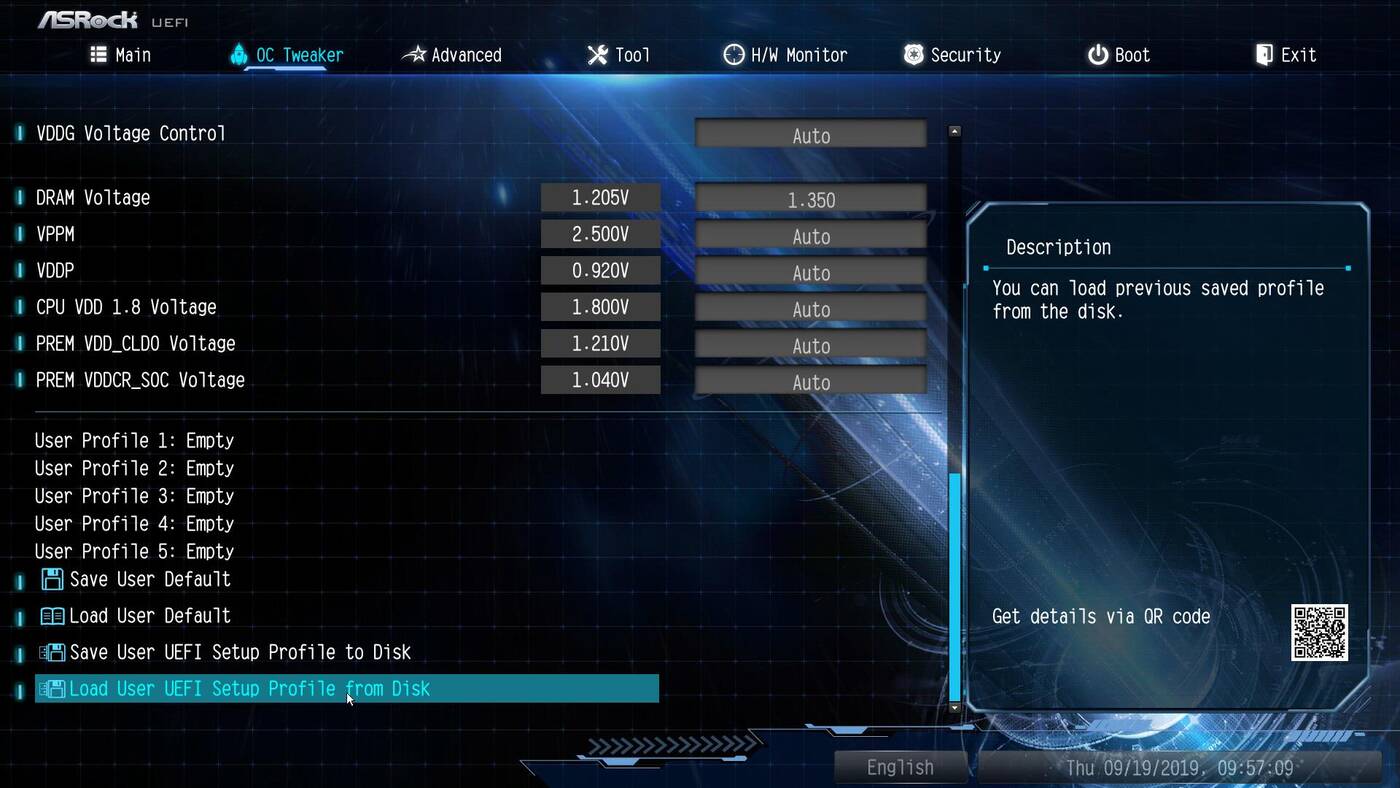The image size is (1400, 788).
Task: Change the VPPM Auto setting
Action: [x=810, y=236]
